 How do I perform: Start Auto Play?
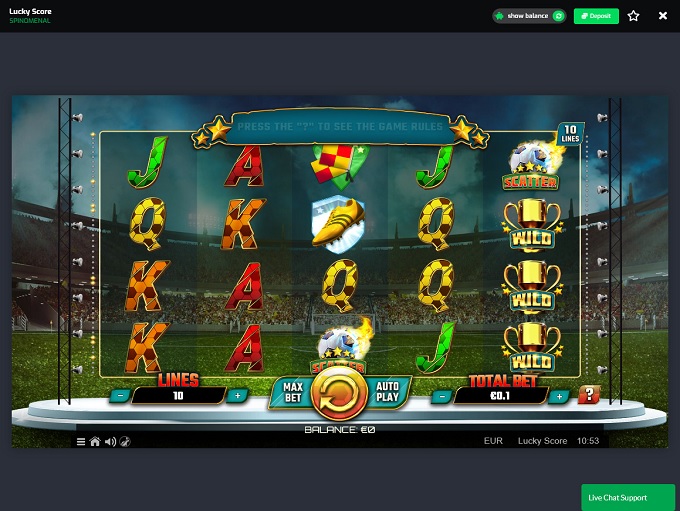(x=387, y=391)
